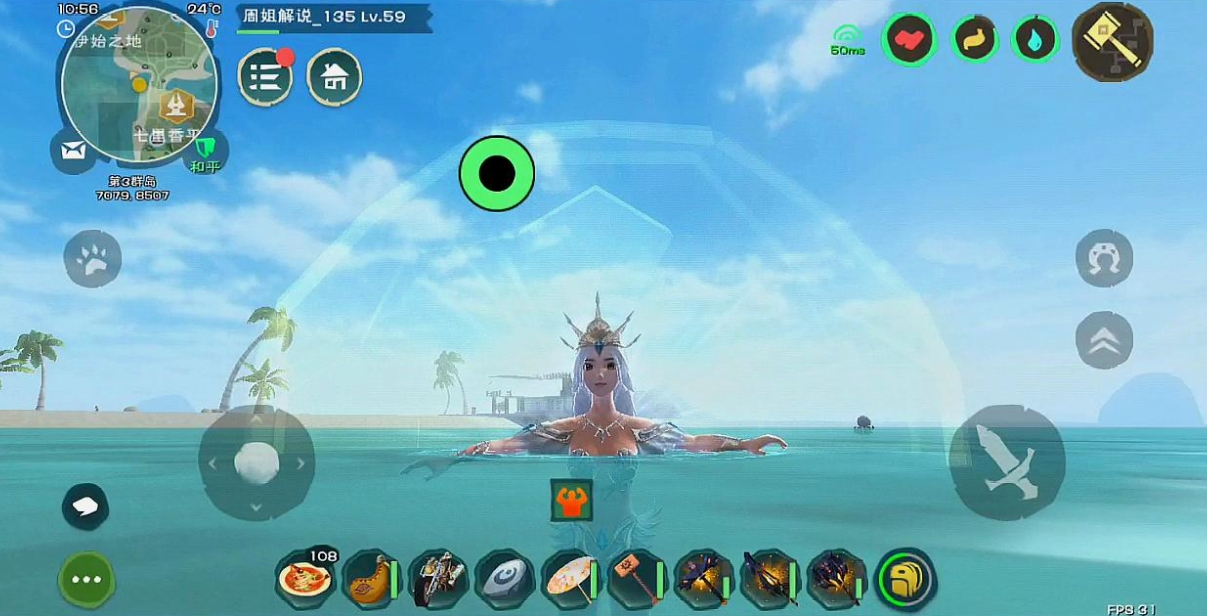1207x616 pixels.
Task: Toggle the green 和平 peace mode shield
Action: [207, 152]
